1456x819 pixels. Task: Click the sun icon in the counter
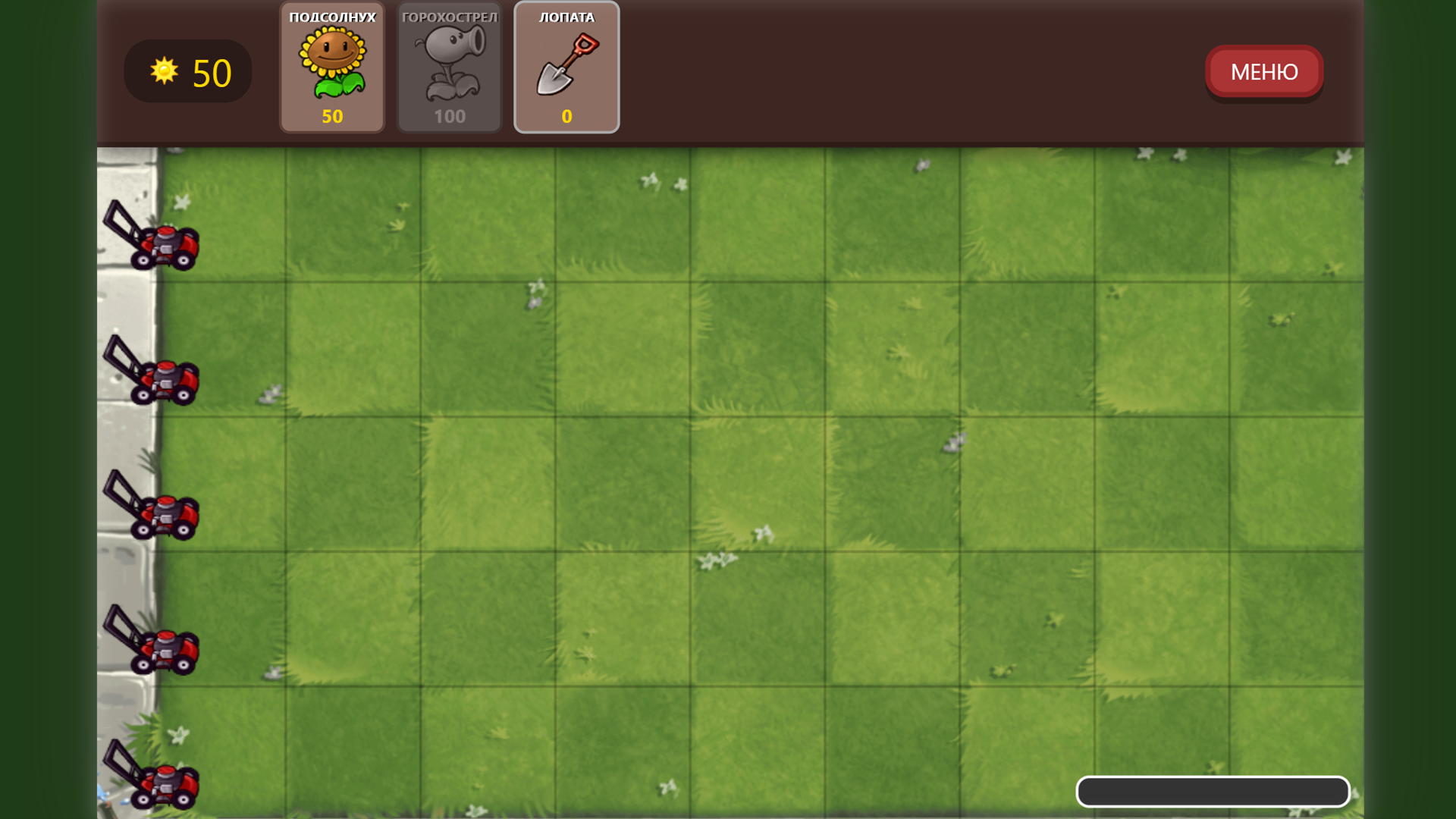(164, 71)
